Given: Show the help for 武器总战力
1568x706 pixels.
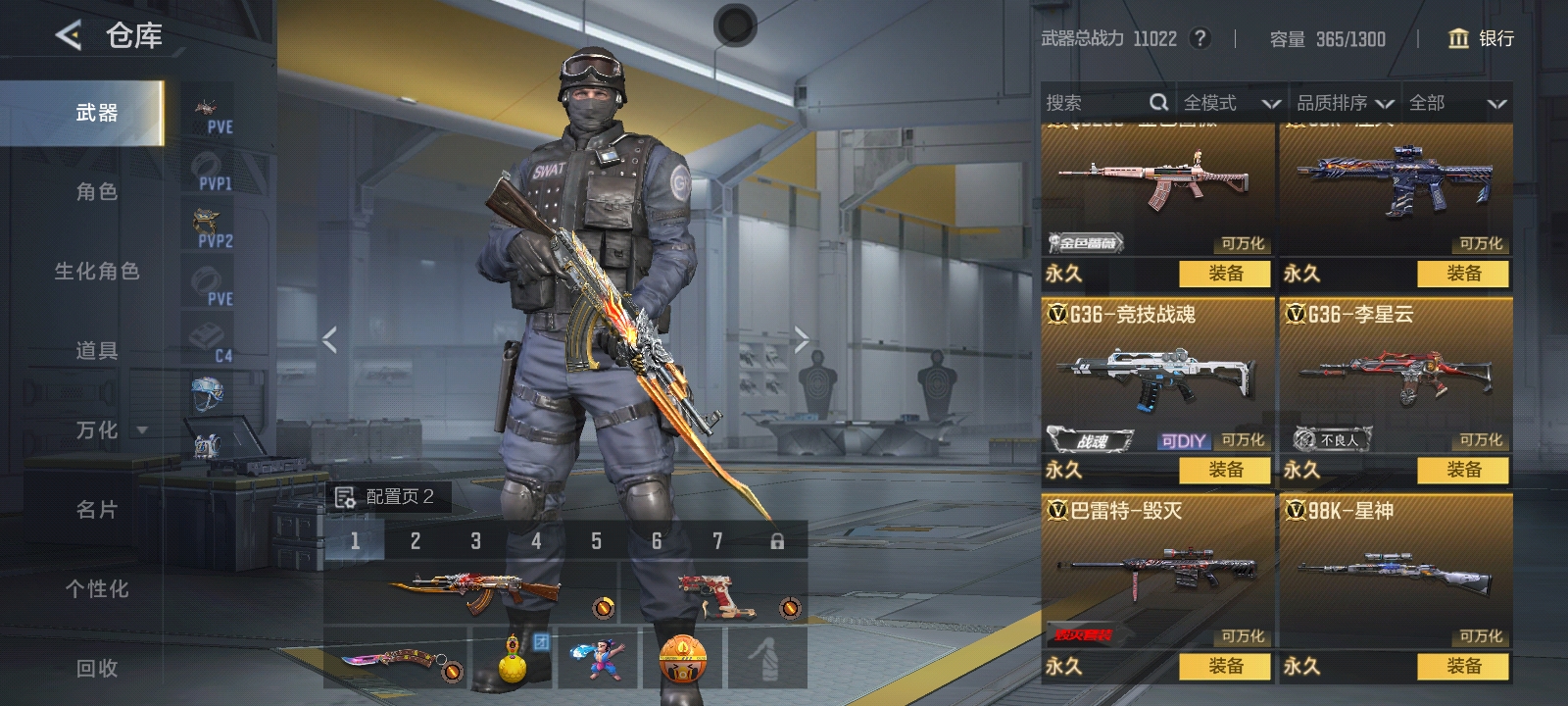Looking at the screenshot, I should pos(1200,38).
